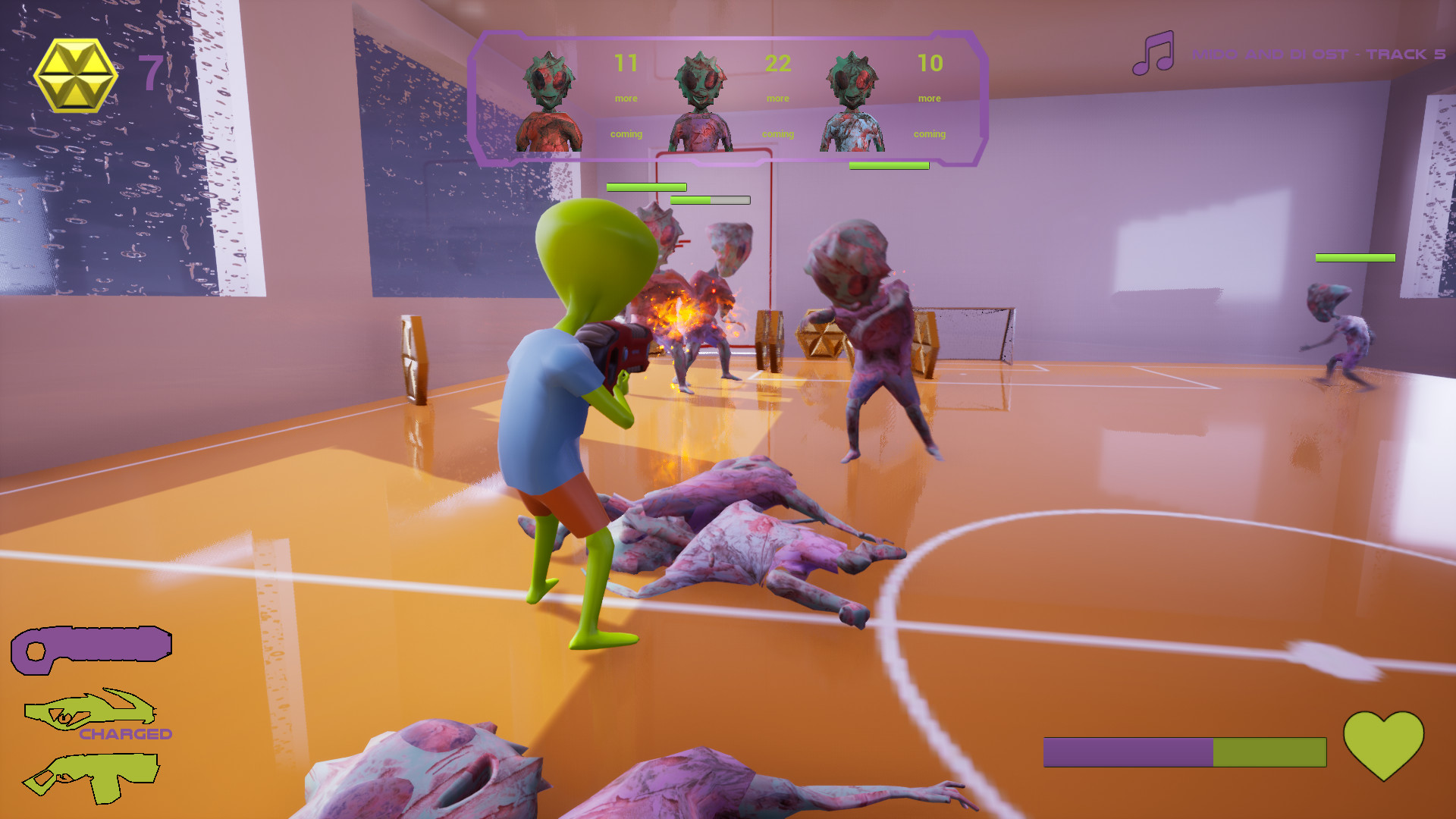Screen dimensions: 1456x819
Task: Click 'more coming' under the 11 counter
Action: click(626, 115)
